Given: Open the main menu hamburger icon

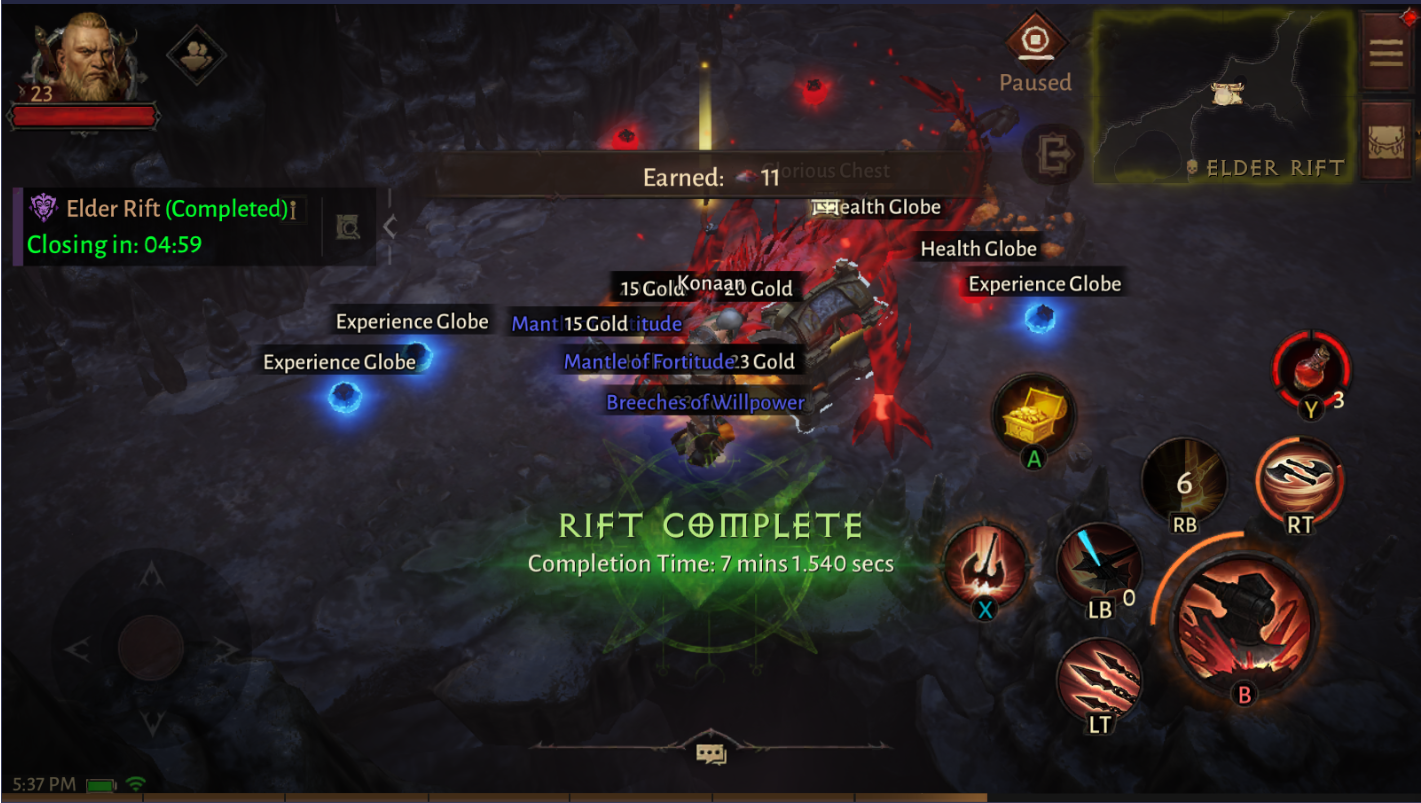Looking at the screenshot, I should 1388,52.
